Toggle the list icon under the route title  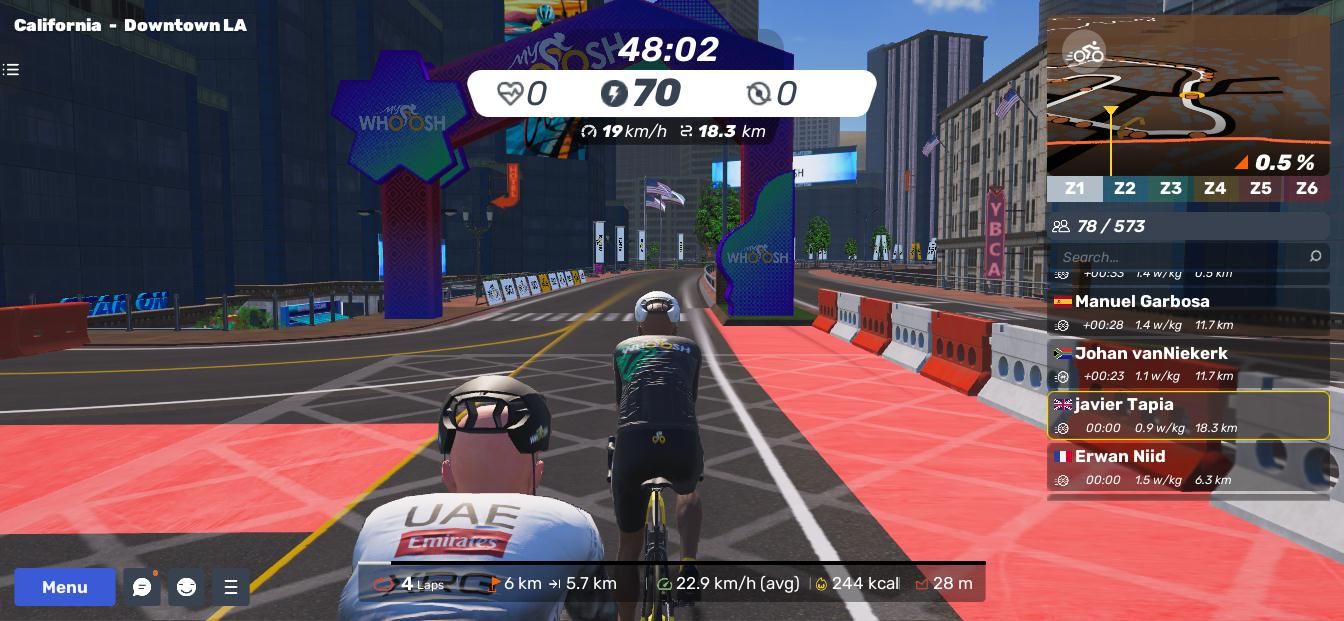(x=11, y=70)
